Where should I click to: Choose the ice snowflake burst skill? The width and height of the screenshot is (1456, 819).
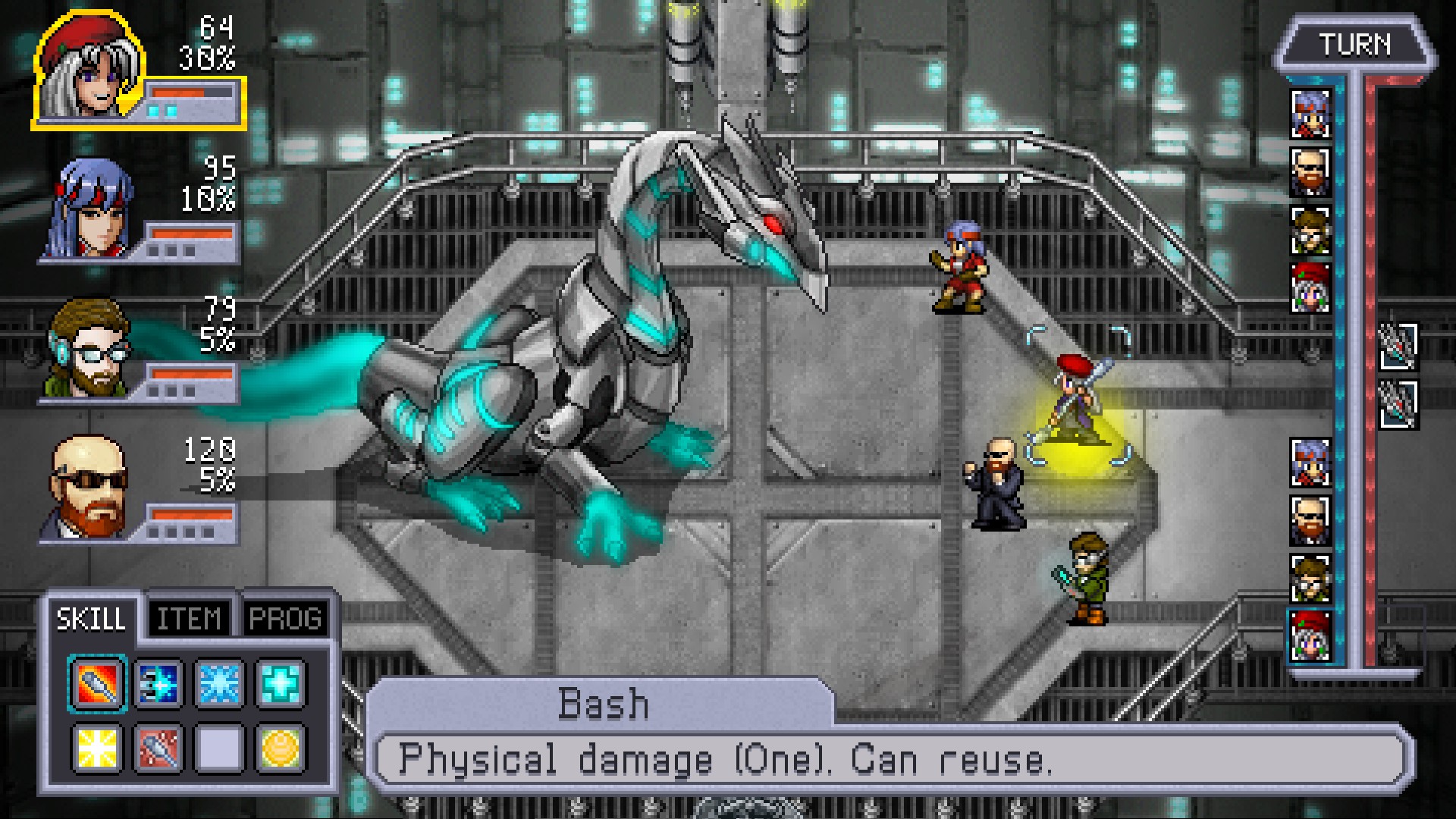219,684
